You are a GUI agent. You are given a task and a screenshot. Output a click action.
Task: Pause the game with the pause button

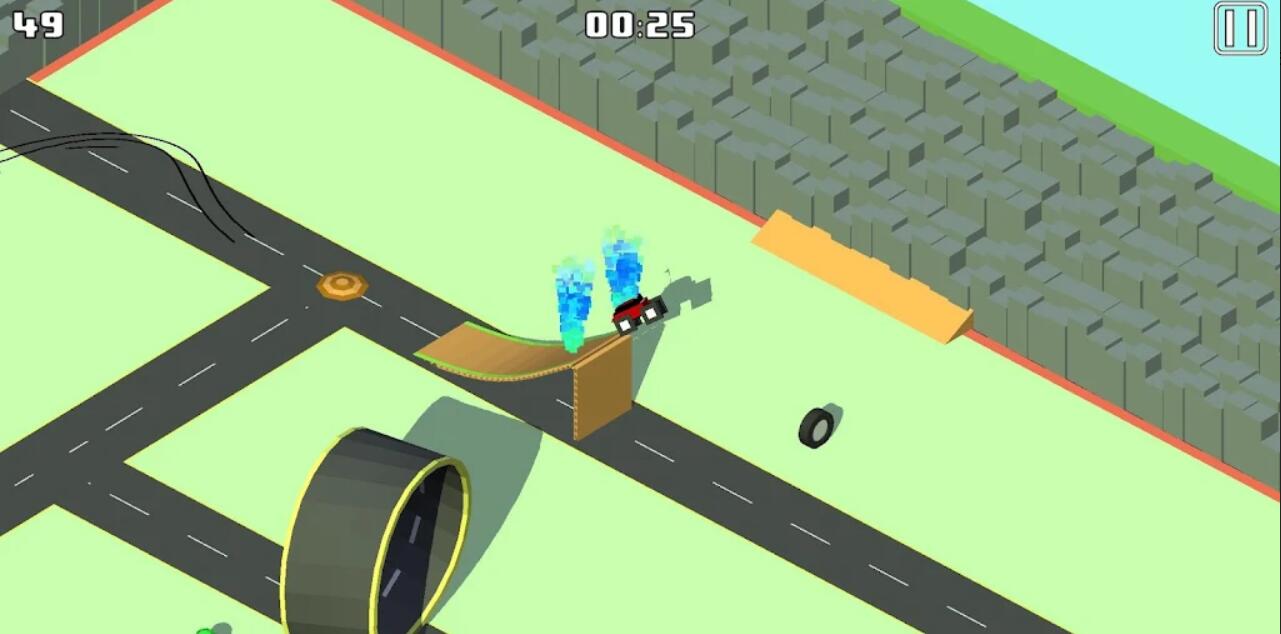click(x=1240, y=28)
